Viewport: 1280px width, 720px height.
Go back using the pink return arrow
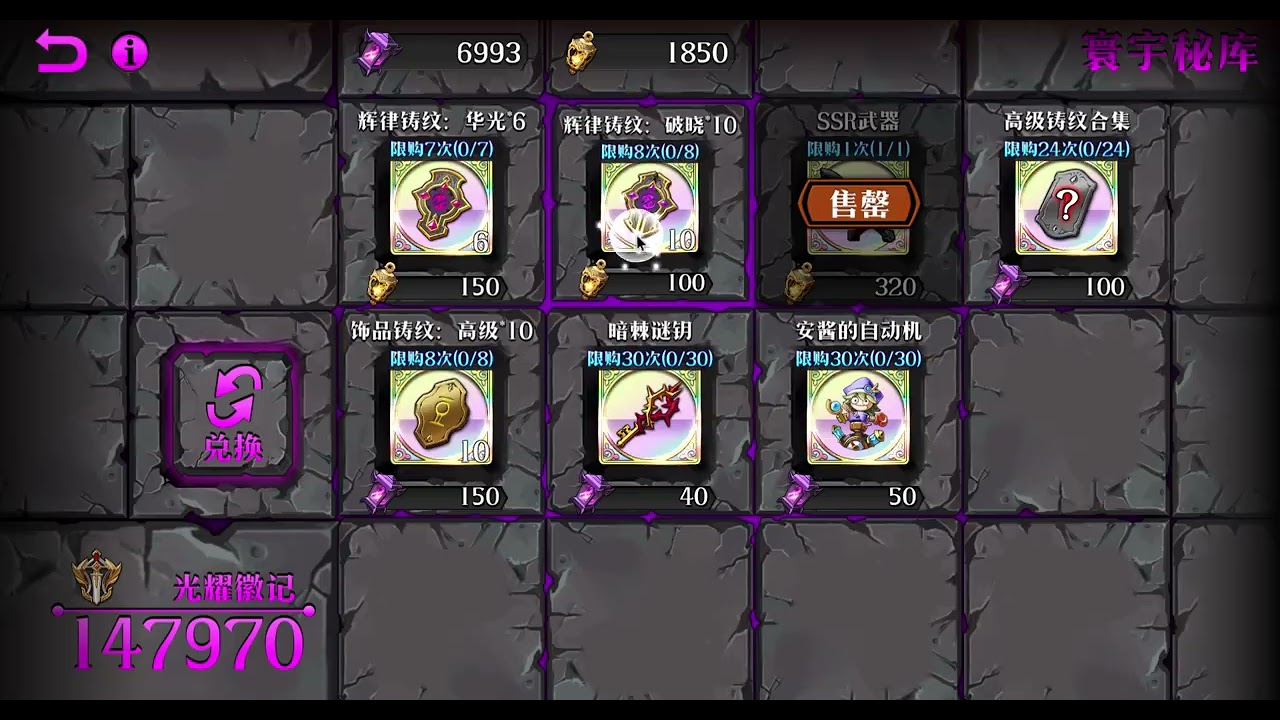[x=61, y=51]
